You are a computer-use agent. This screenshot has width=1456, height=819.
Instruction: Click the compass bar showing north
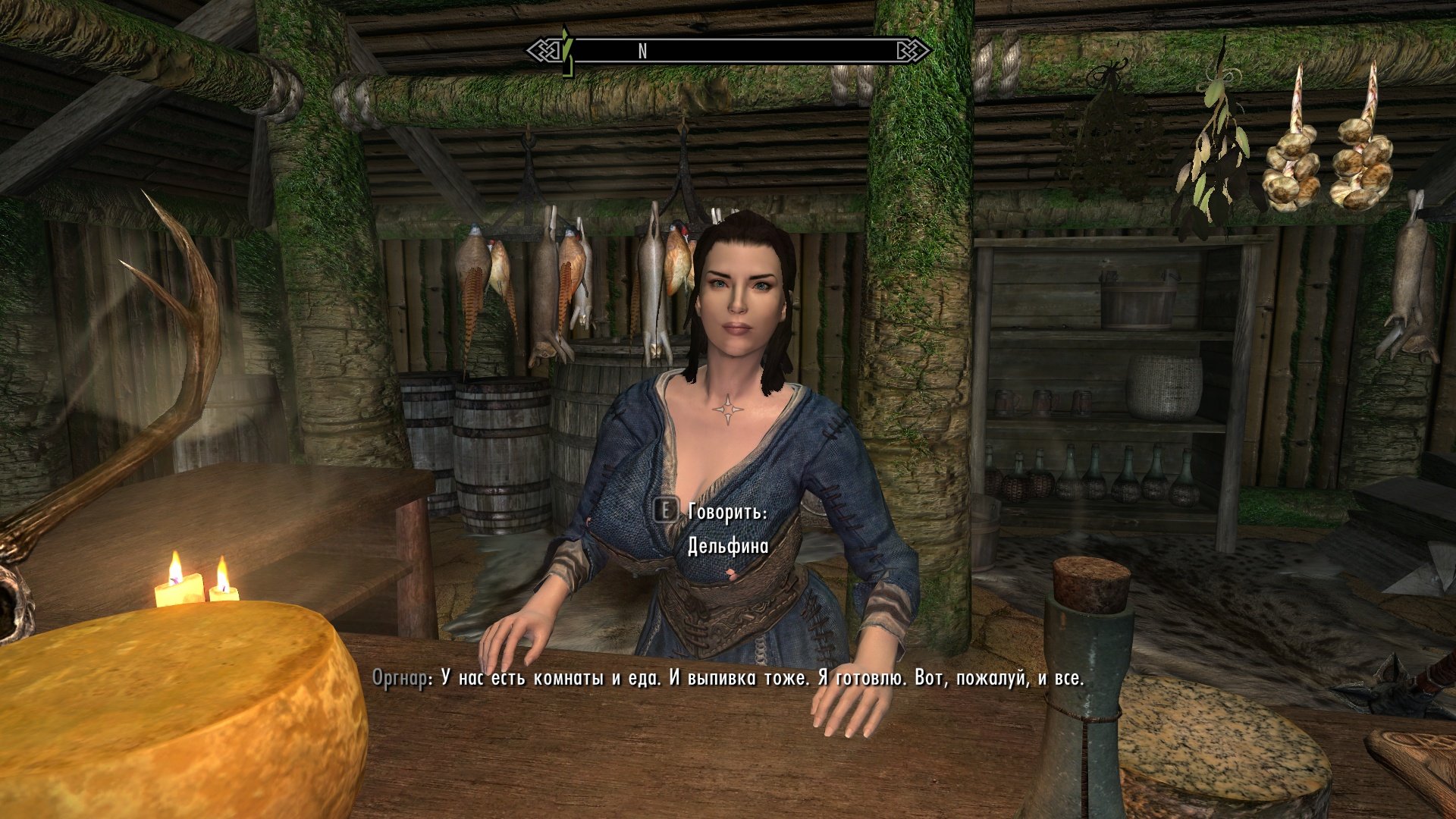pos(730,51)
